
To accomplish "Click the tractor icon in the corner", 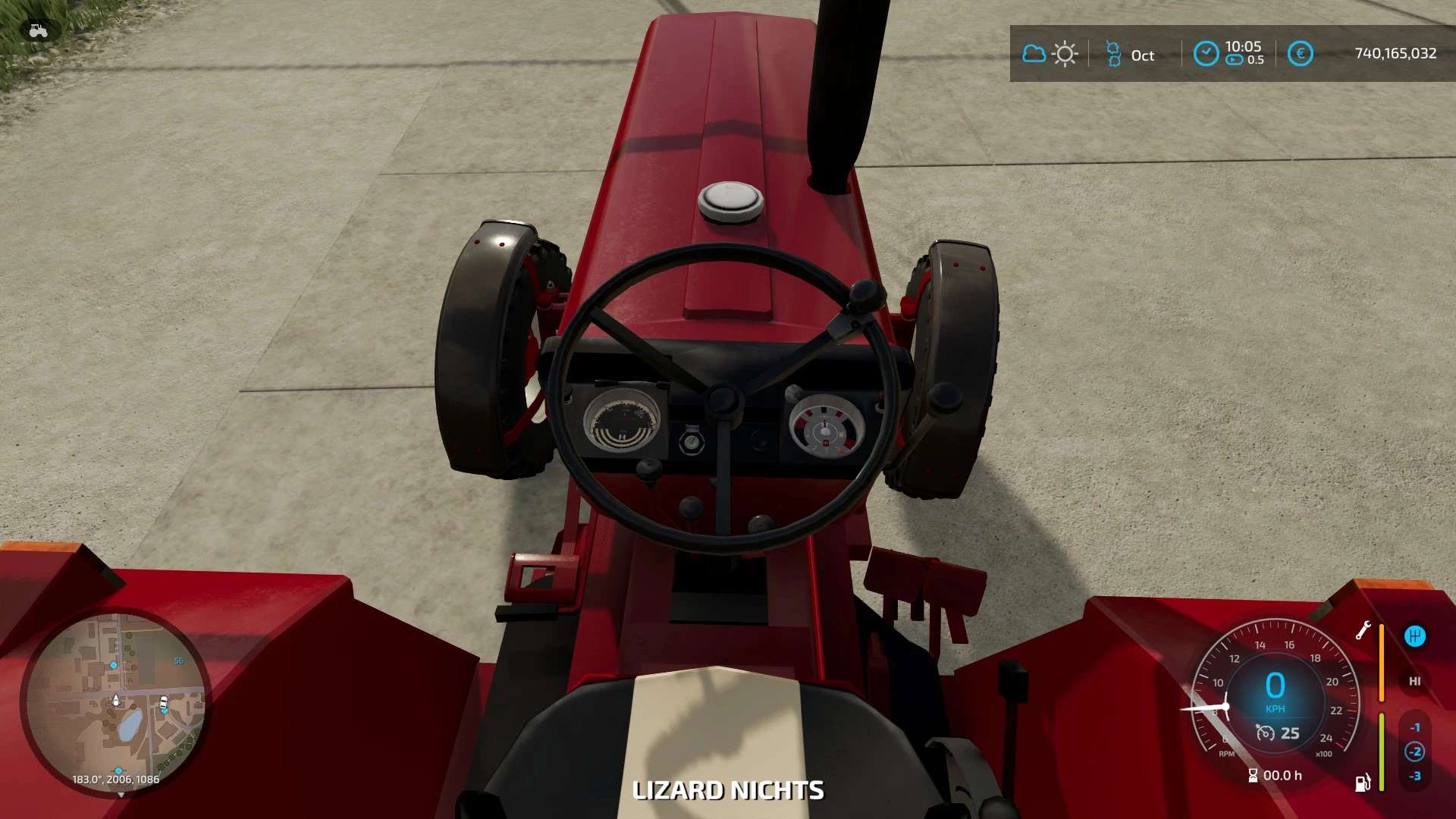I will click(38, 30).
